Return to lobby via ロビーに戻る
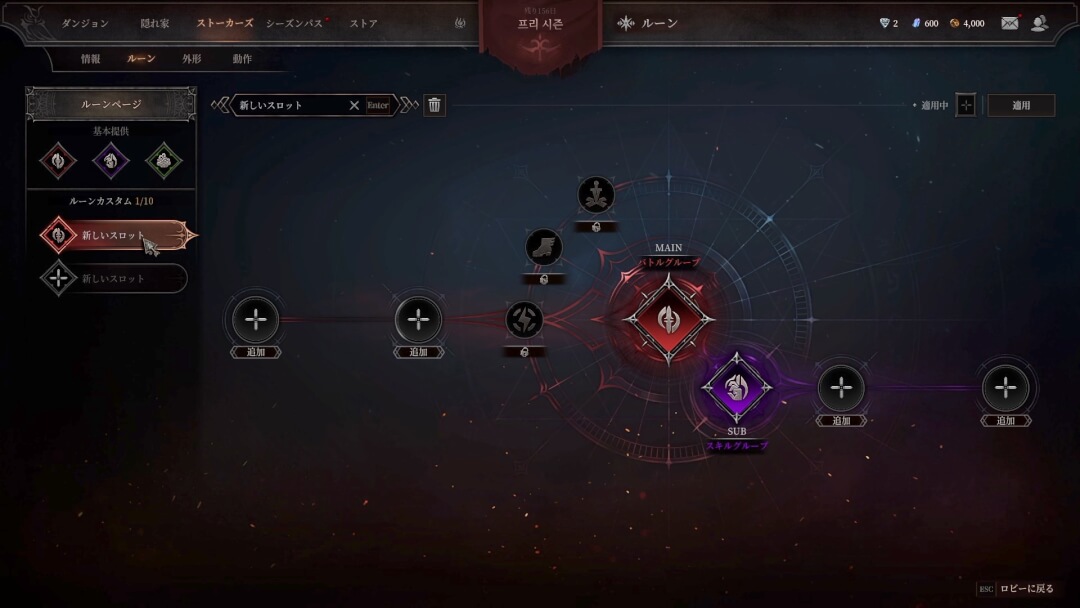1080x608 pixels. click(x=1026, y=589)
